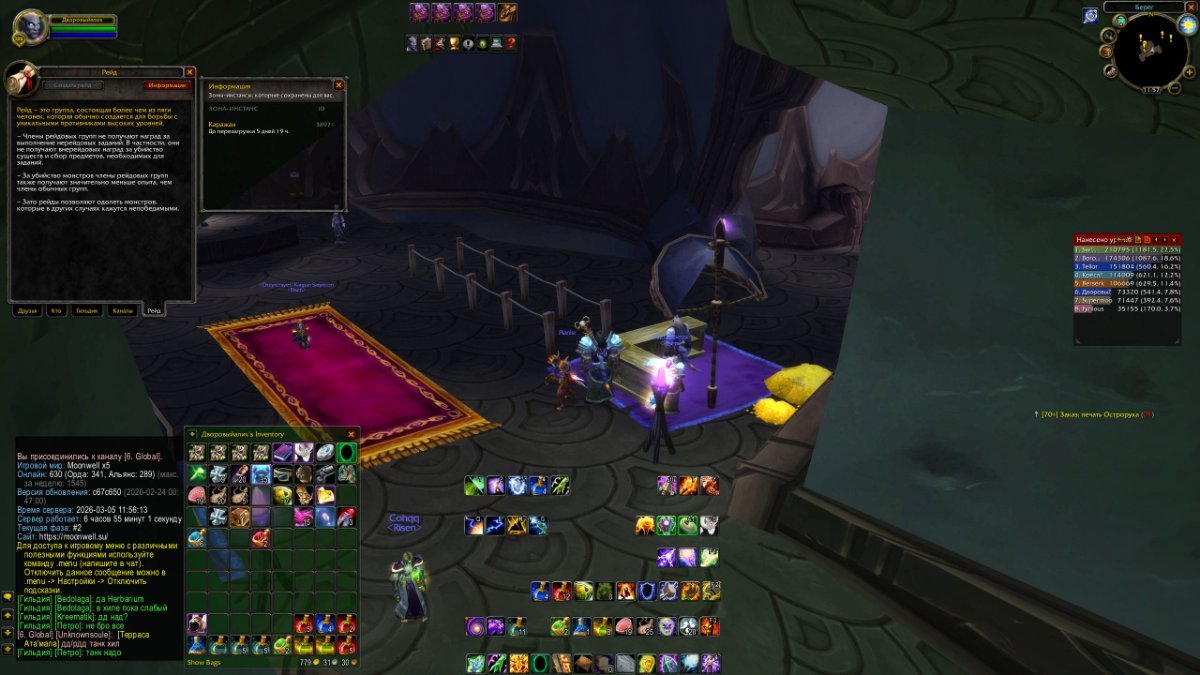1200x675 pixels.
Task: Open the Гильдия tab
Action: pos(88,311)
